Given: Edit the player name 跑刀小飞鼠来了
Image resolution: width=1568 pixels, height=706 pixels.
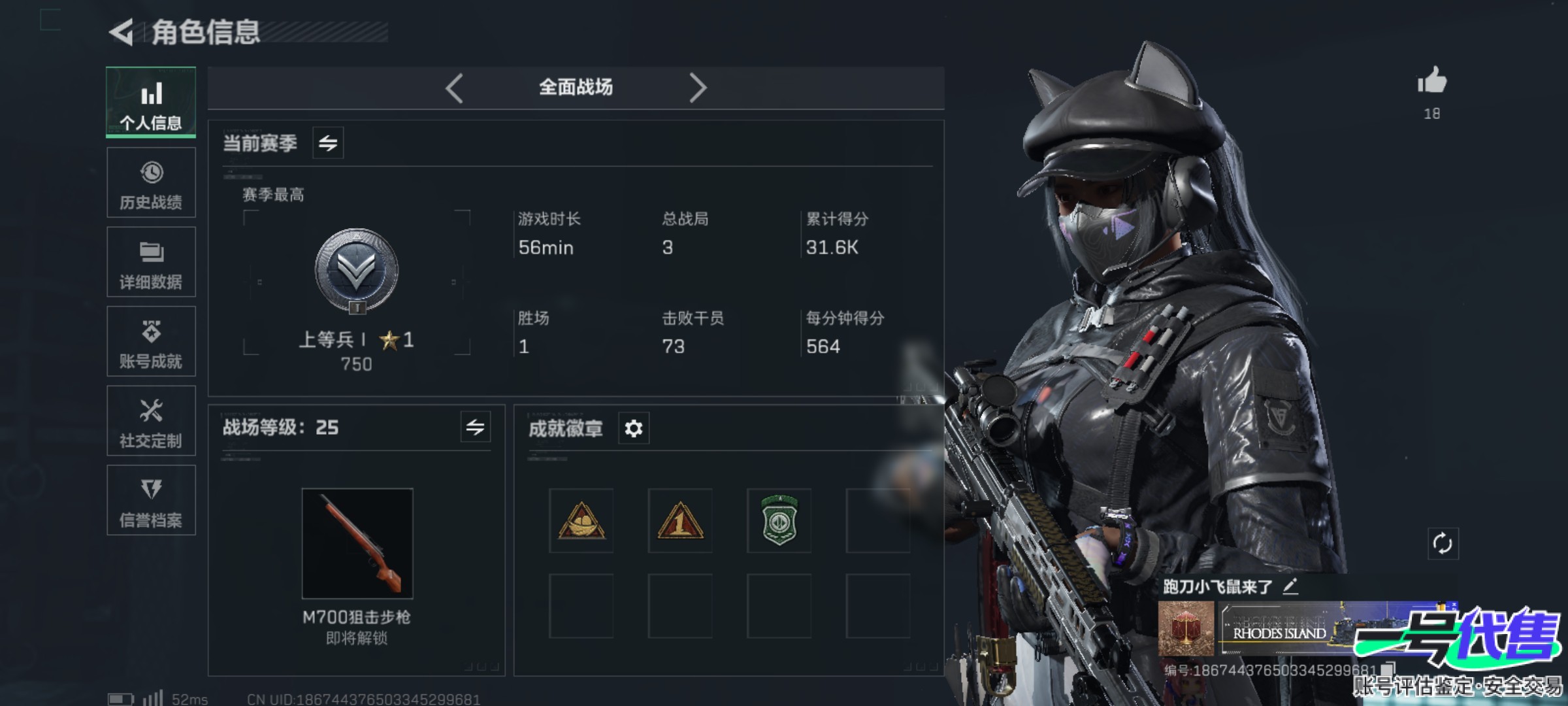Looking at the screenshot, I should (x=1290, y=586).
